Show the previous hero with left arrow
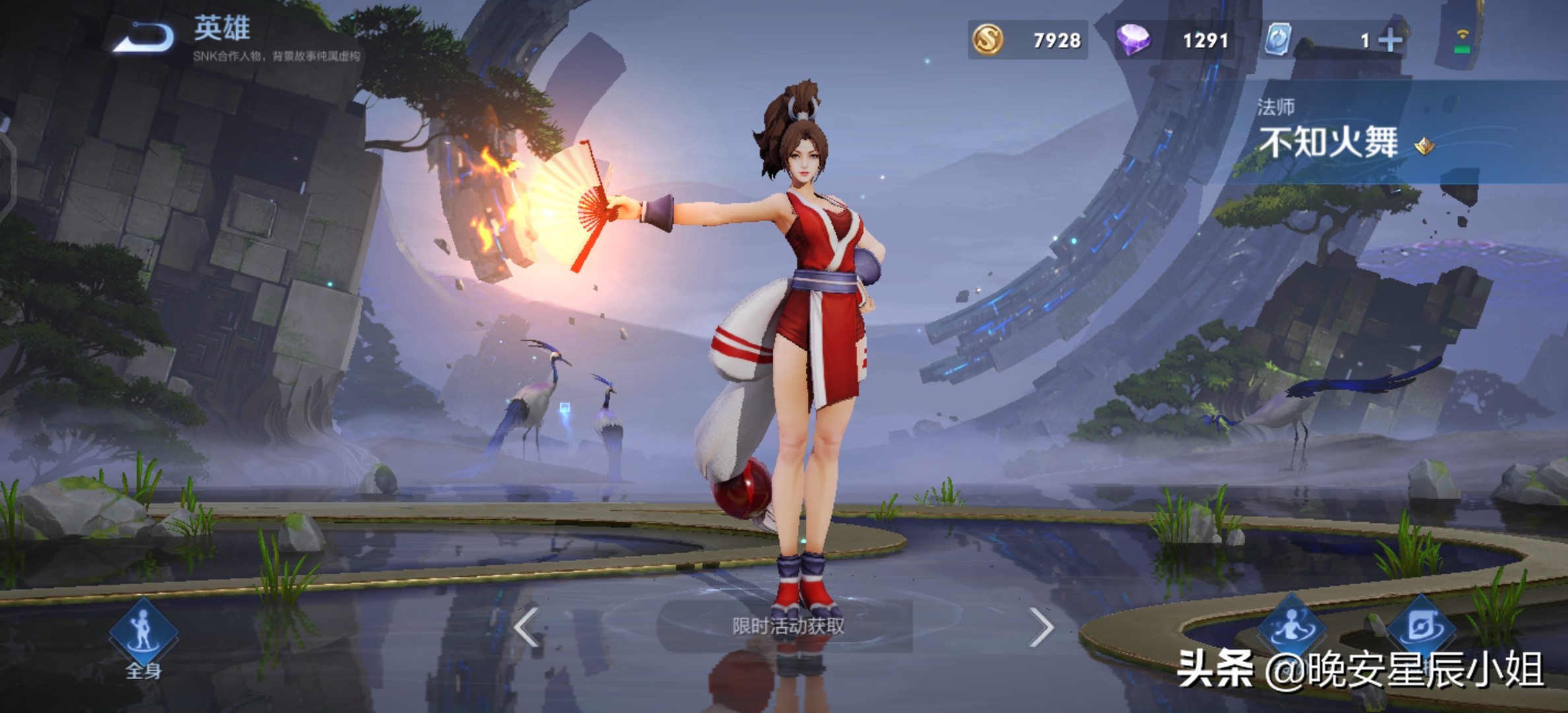Viewport: 1568px width, 713px height. coord(527,627)
